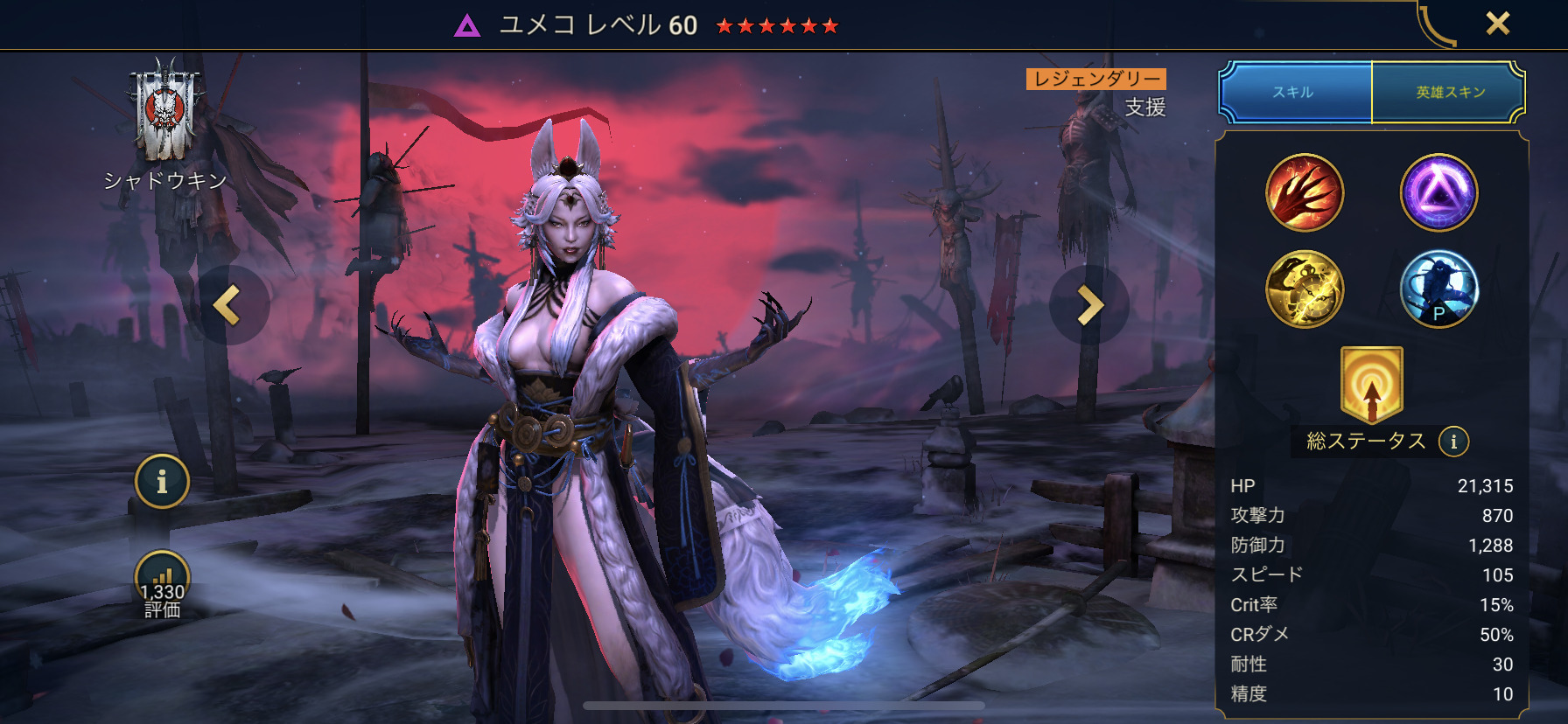
Task: Close the champion details screen
Action: click(x=1497, y=24)
